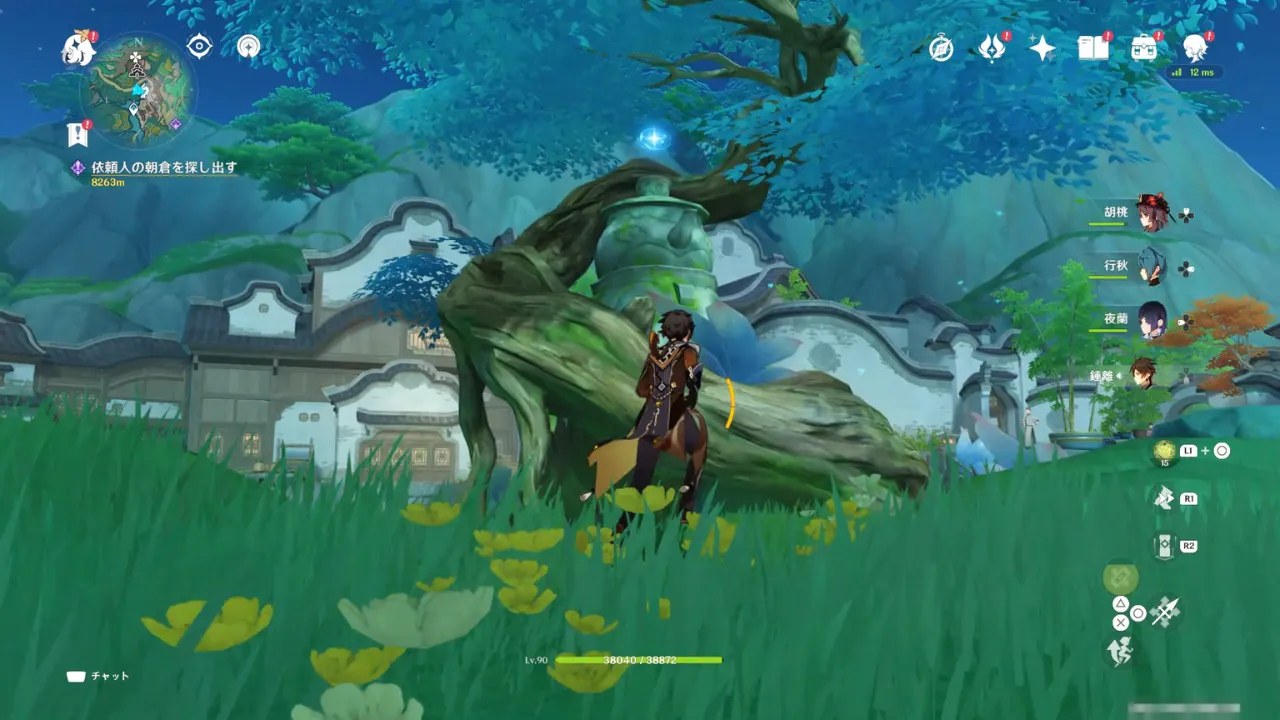Open the Paimon menu icon
1280x720 pixels.
point(77,47)
